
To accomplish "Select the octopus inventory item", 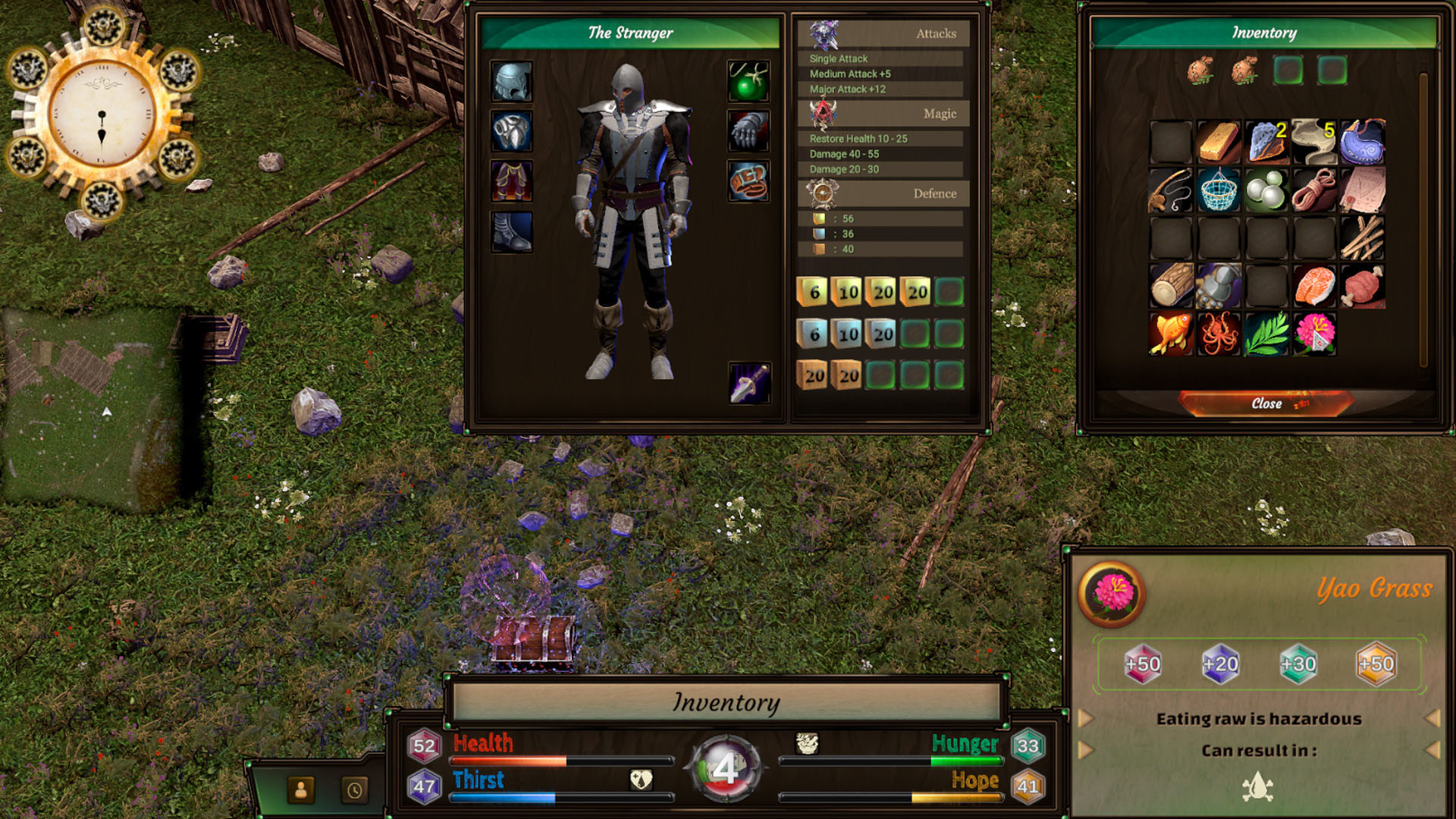I will (x=1219, y=334).
